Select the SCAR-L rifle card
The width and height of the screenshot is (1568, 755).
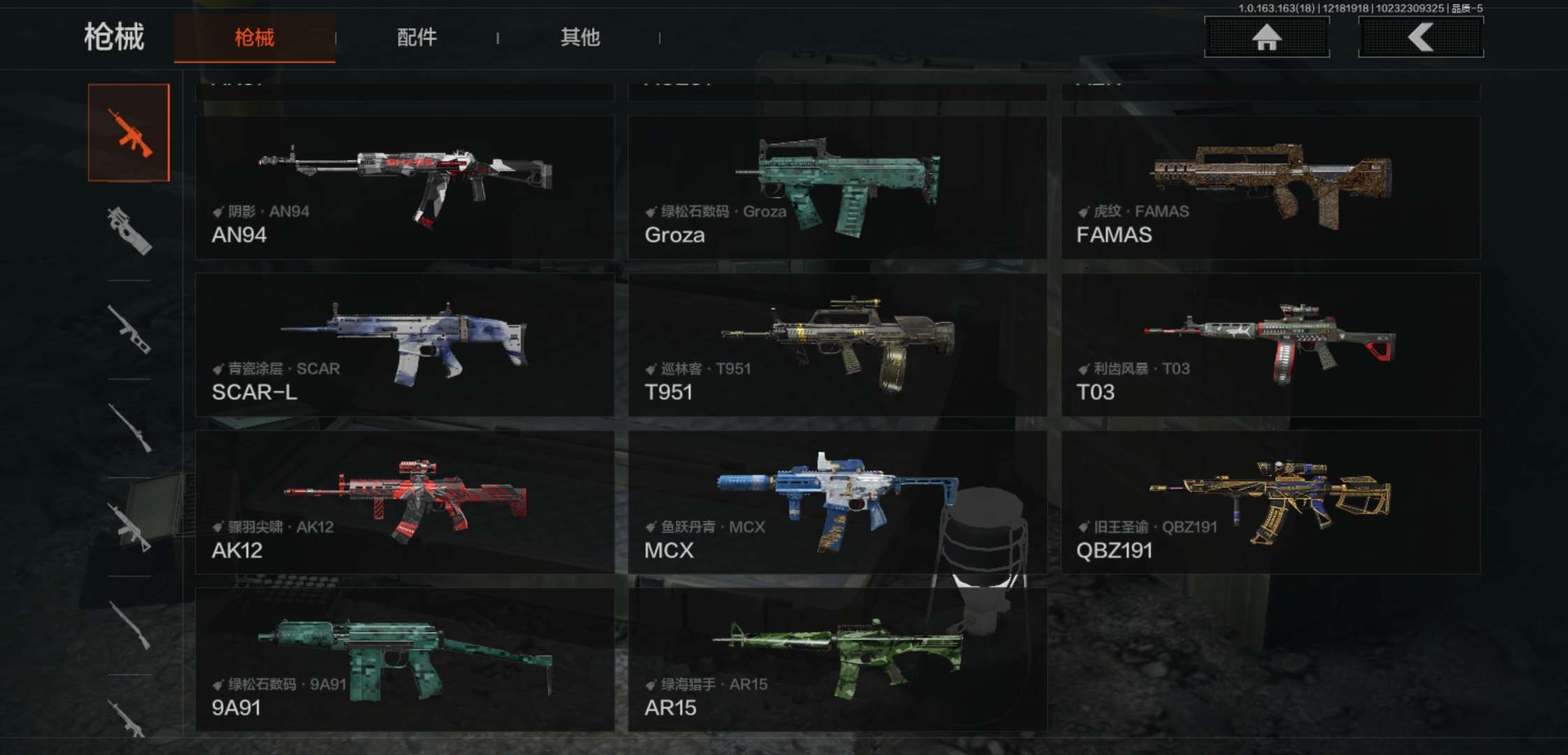point(405,345)
